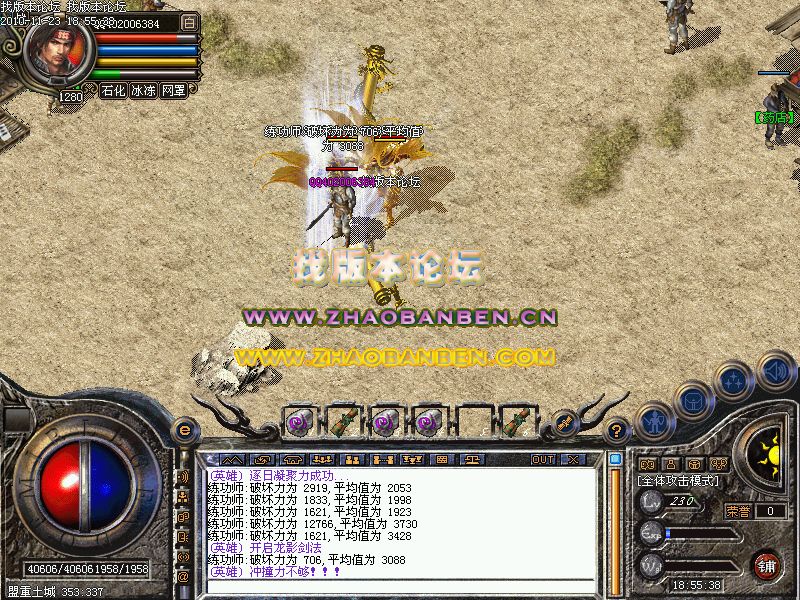Open help with the question mark button

[618, 430]
